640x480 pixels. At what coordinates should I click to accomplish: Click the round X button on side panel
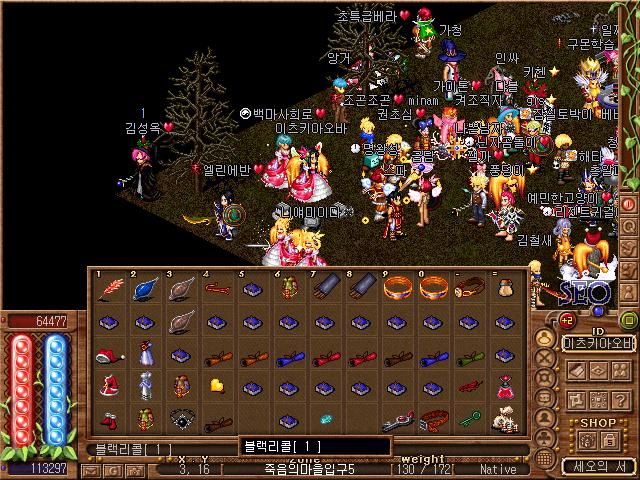pyautogui.click(x=544, y=355)
